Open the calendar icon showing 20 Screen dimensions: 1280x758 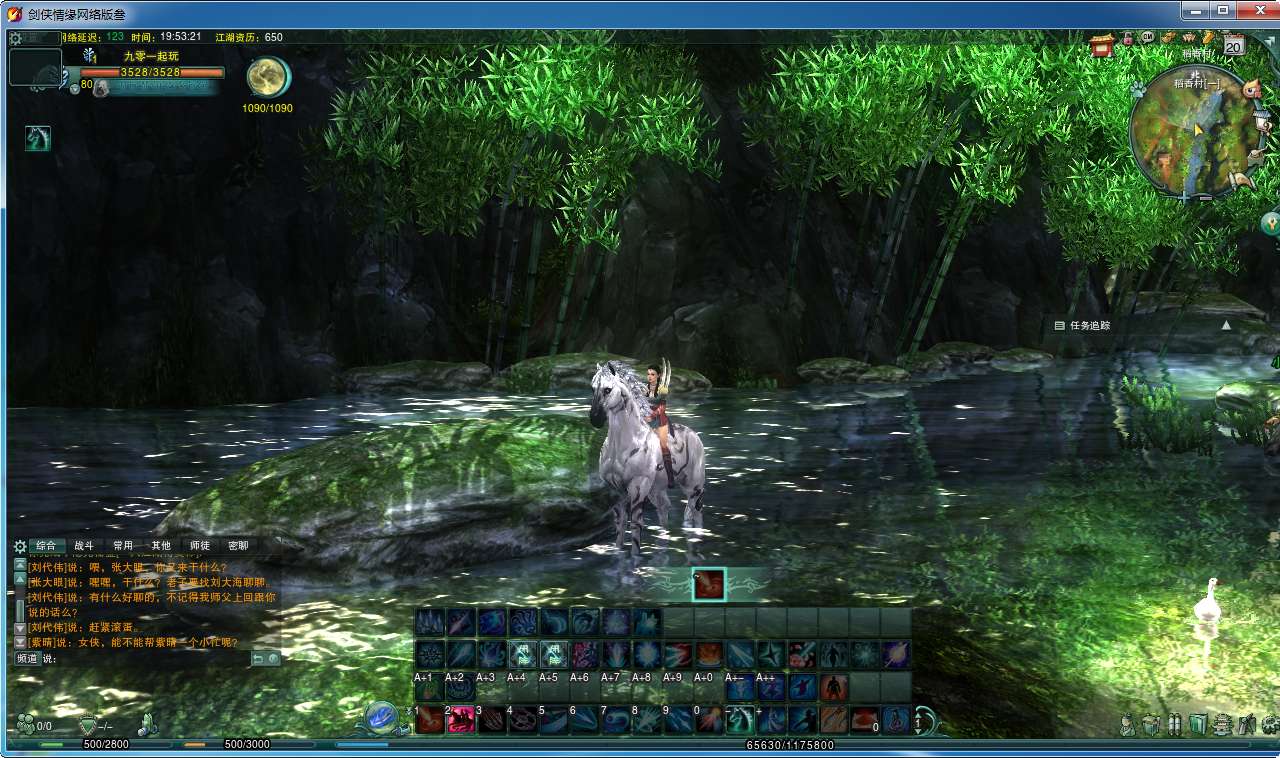point(1233,45)
